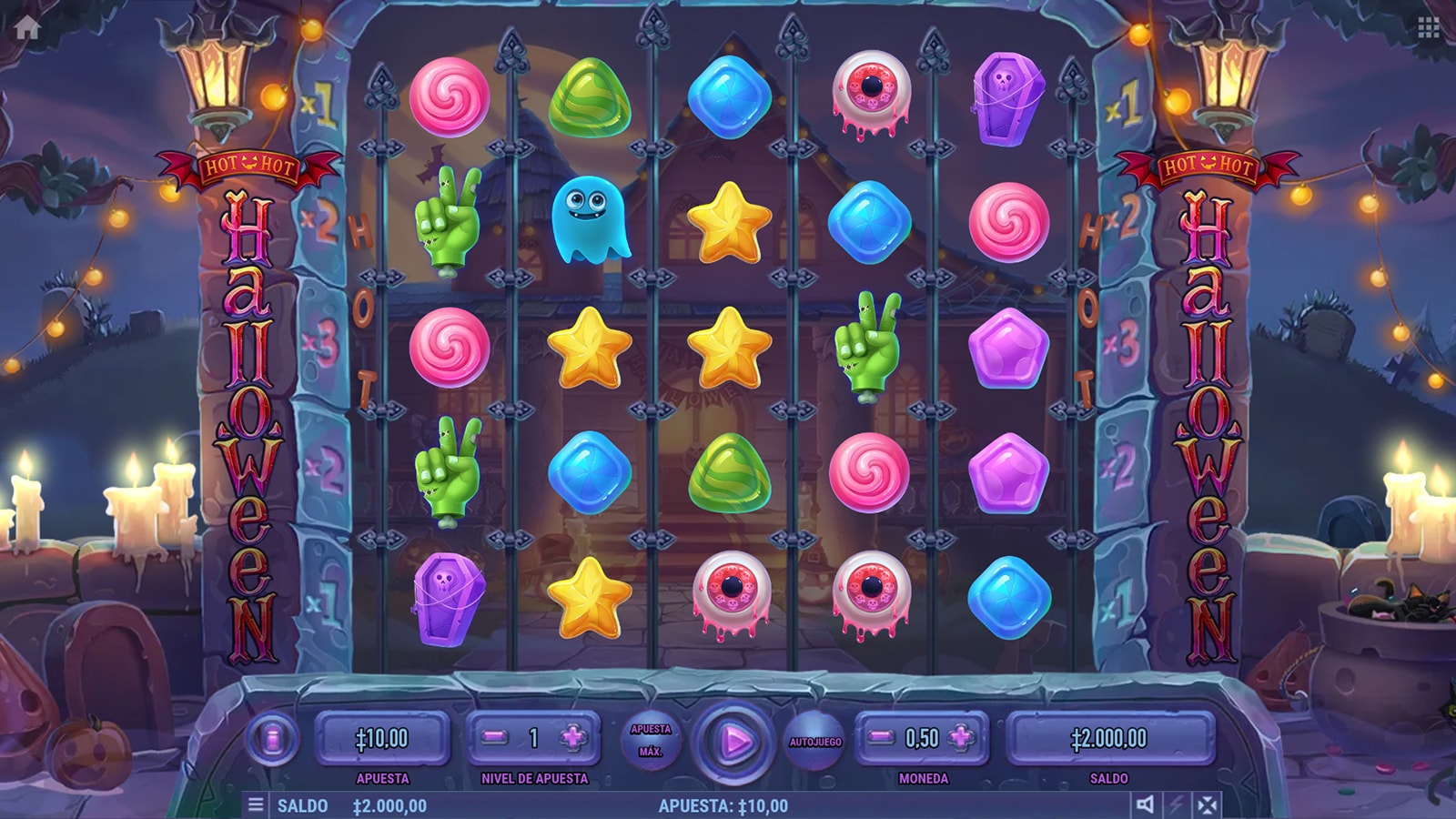Decrease the Nivel de Apuesta value
Screen dimensions: 1456x819
495,738
